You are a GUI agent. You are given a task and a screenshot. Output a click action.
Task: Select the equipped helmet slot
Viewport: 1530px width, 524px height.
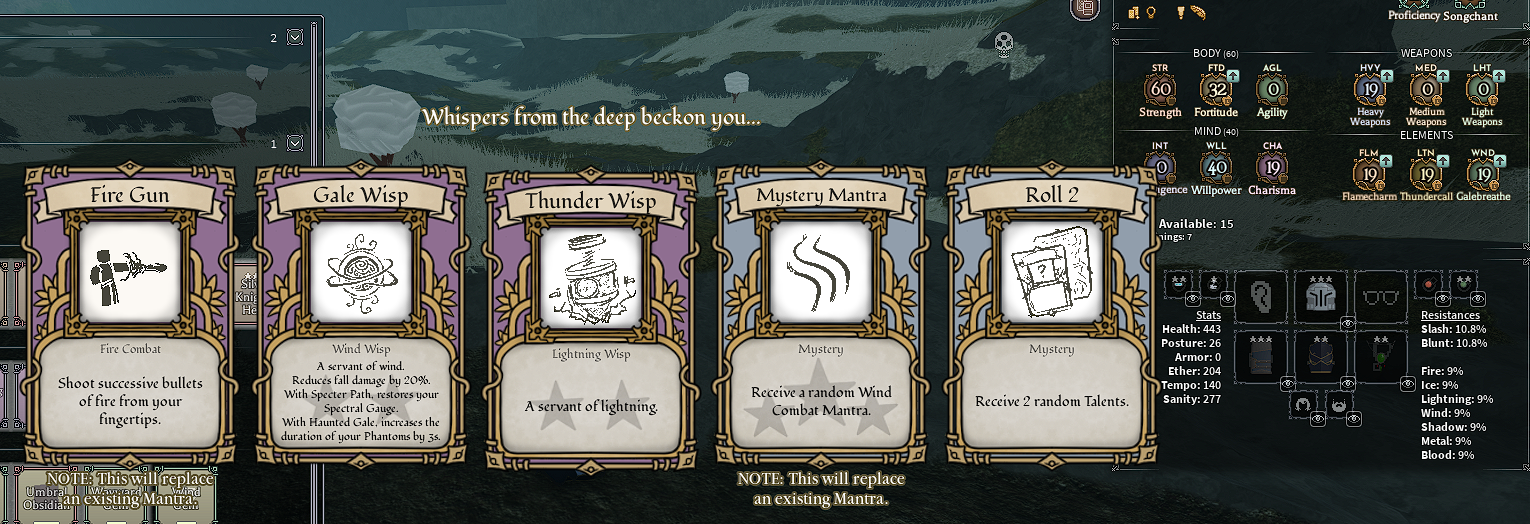(1322, 295)
